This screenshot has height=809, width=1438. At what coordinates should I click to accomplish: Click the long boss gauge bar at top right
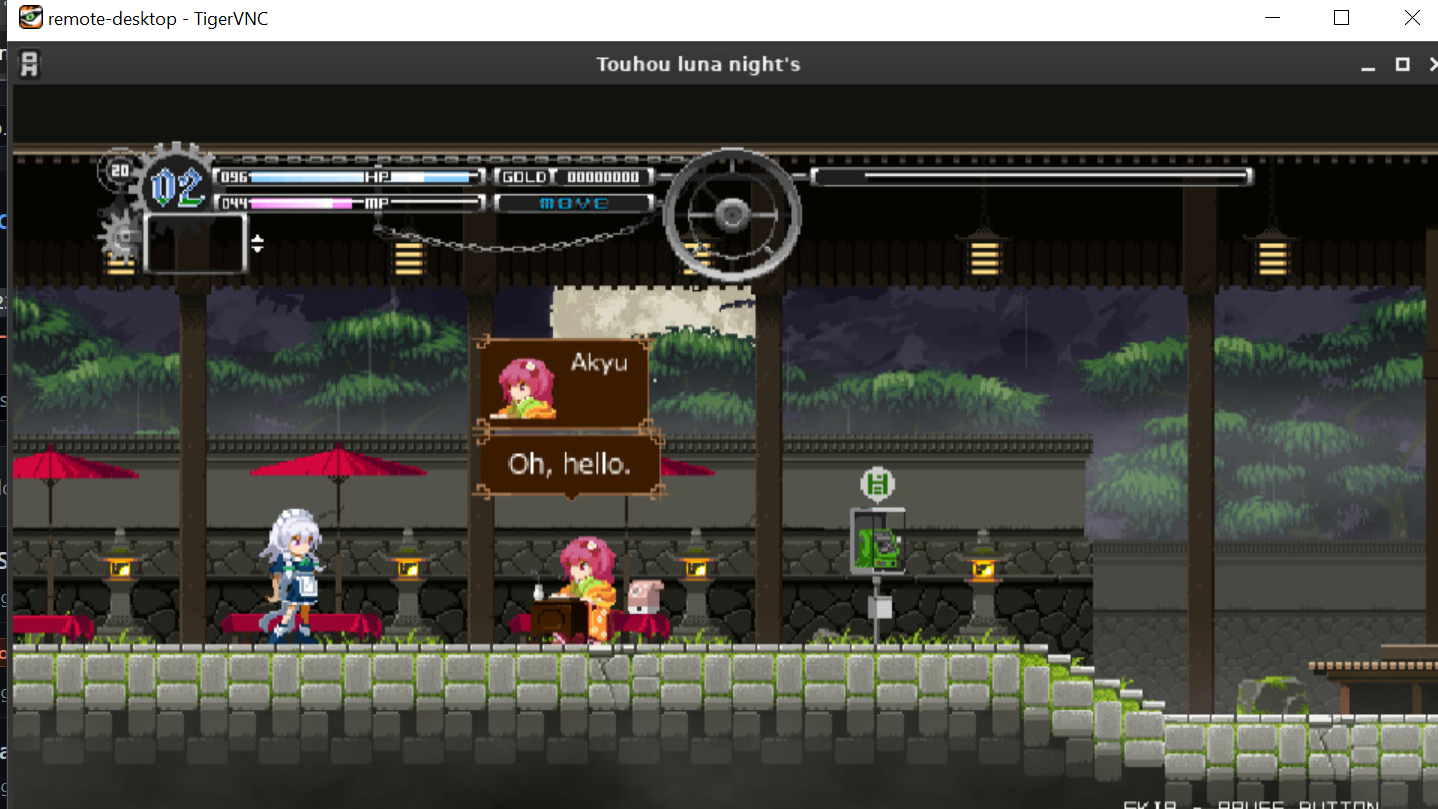click(1032, 175)
